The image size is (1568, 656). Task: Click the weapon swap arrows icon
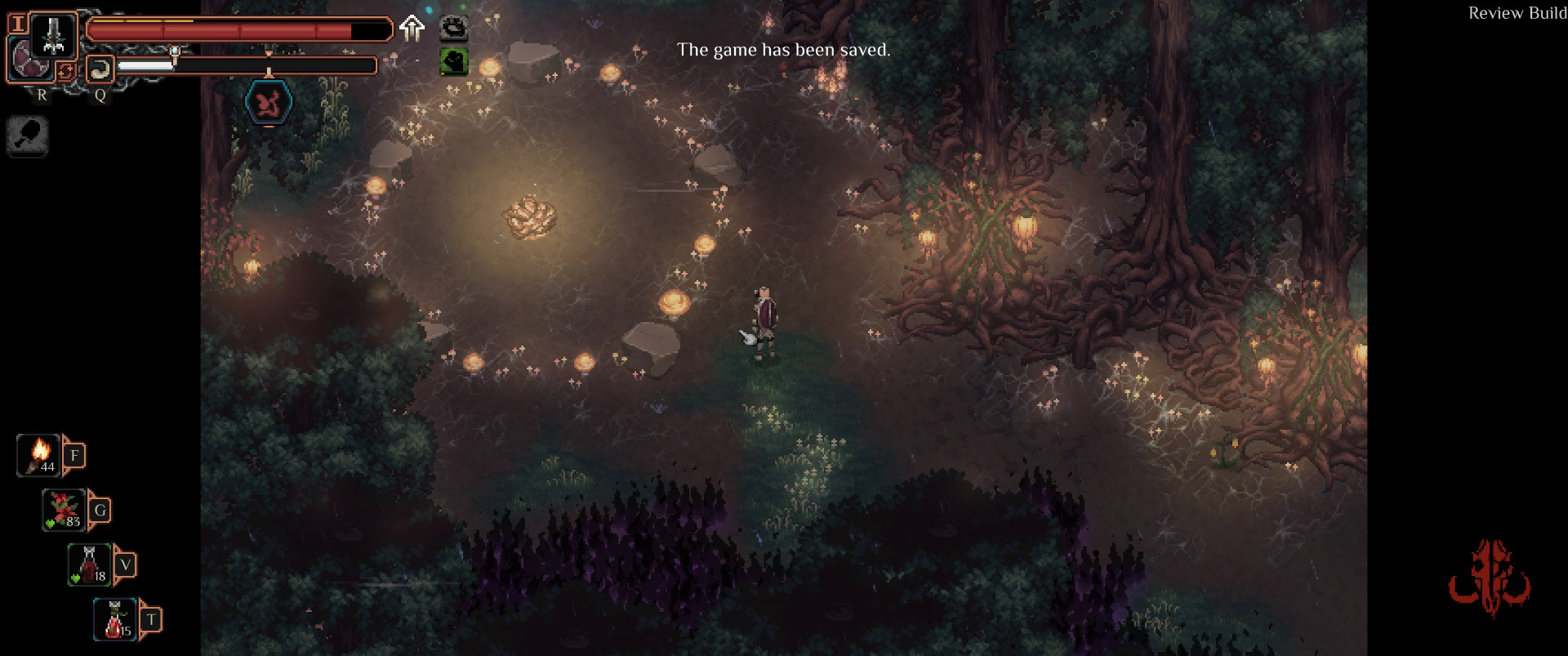pyautogui.click(x=65, y=71)
